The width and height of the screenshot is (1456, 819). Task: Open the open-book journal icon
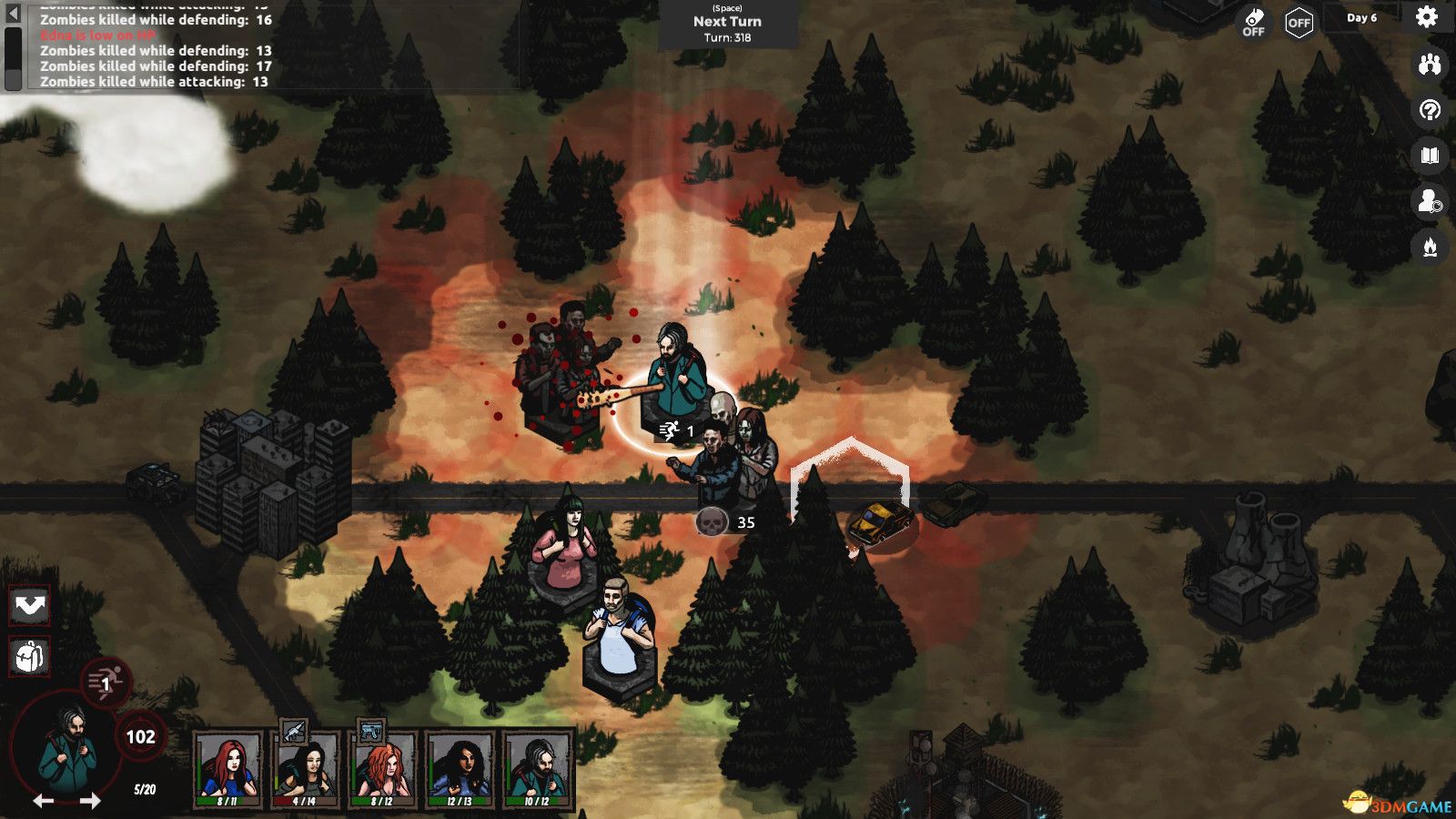click(1430, 156)
